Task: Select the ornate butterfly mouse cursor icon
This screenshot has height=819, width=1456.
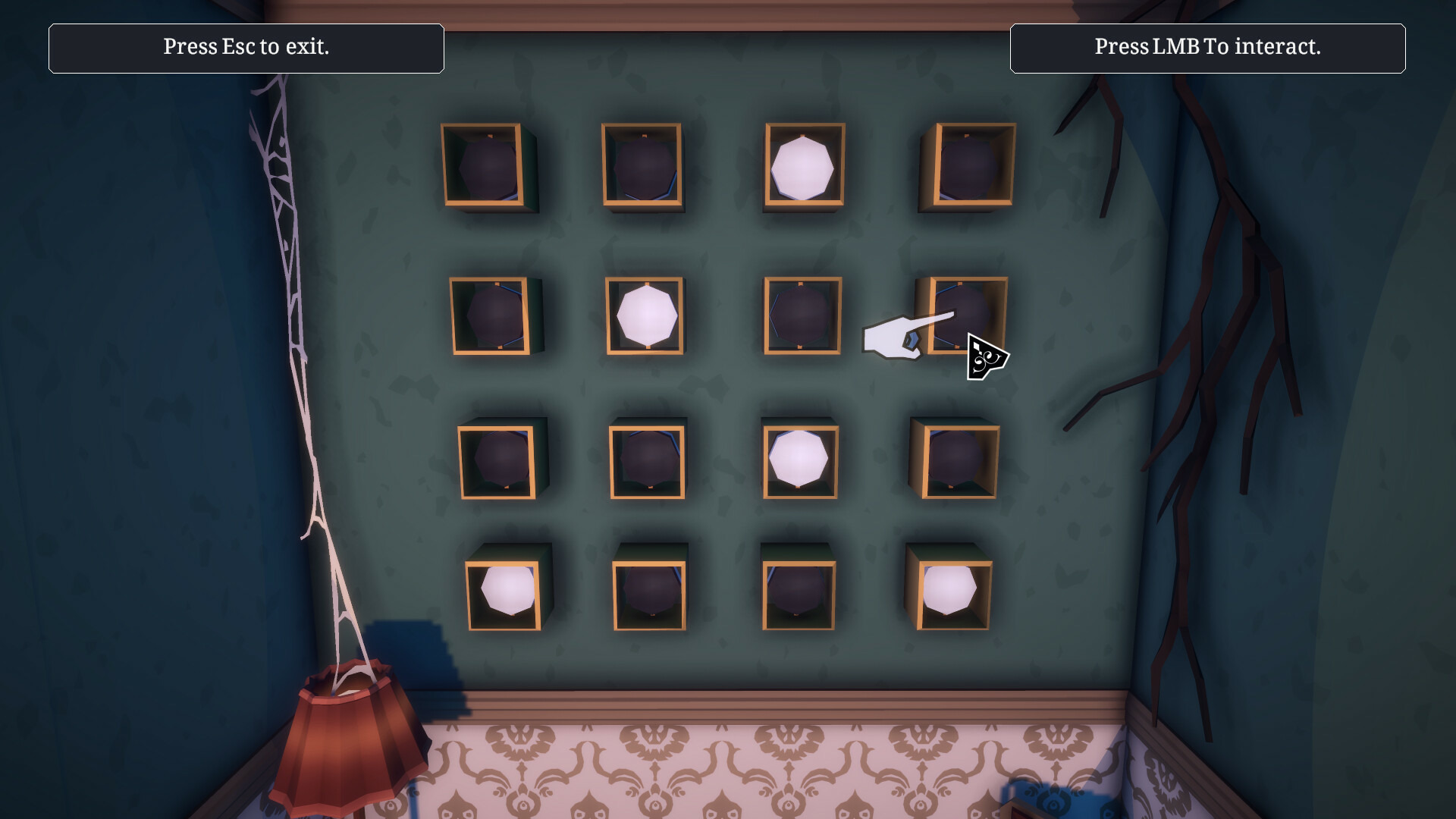Action: click(x=986, y=355)
